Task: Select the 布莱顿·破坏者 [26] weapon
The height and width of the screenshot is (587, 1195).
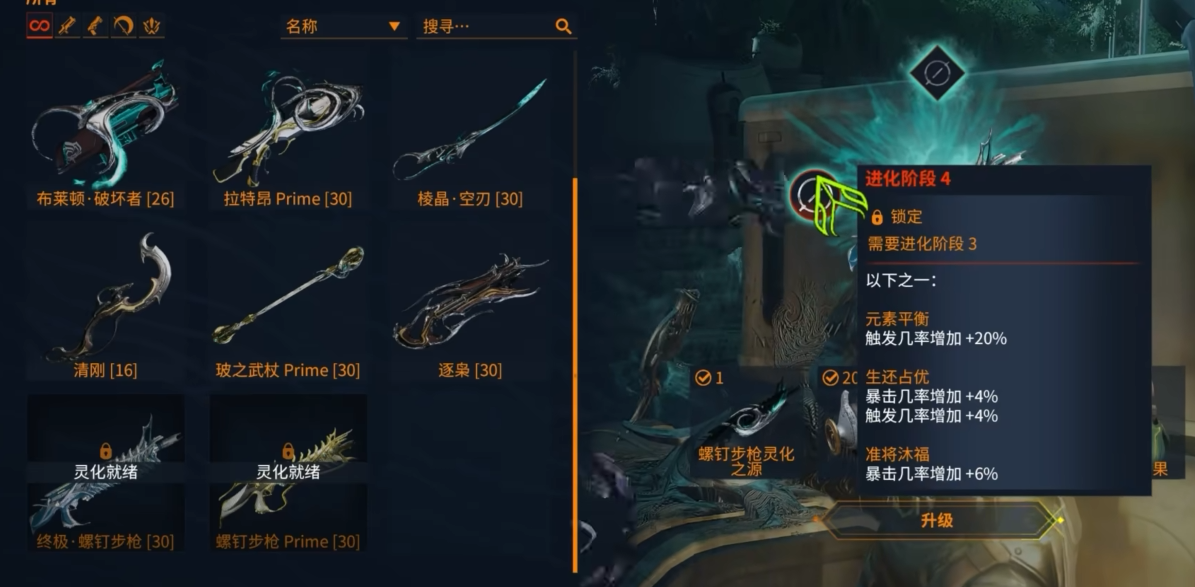Action: coord(105,134)
